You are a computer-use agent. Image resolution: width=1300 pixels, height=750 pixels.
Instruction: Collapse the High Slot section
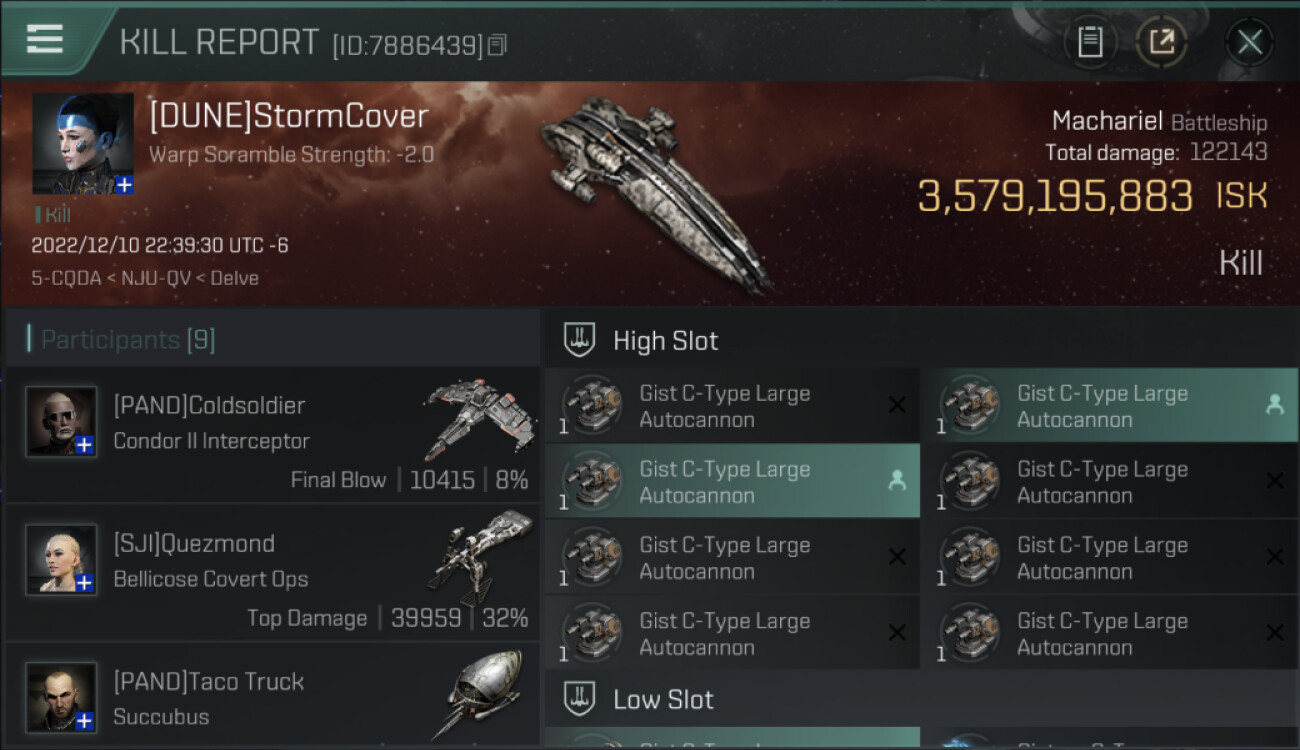pos(665,341)
